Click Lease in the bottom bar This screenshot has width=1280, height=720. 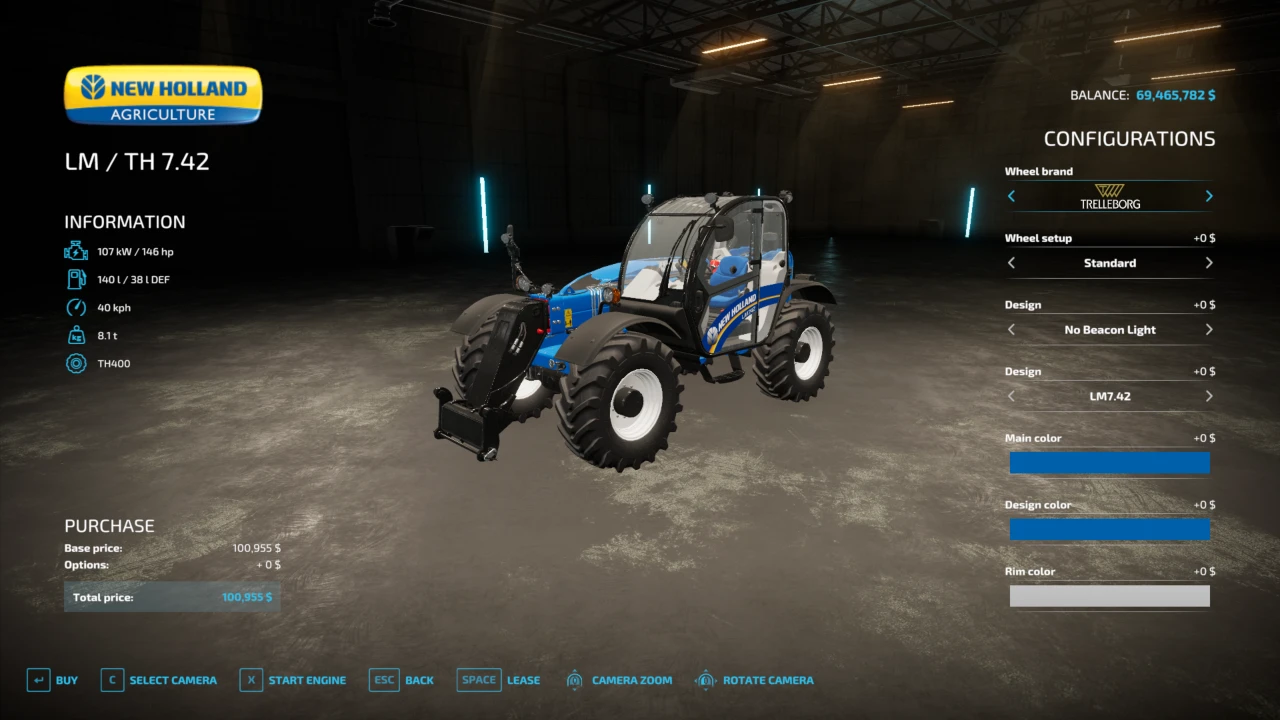pos(524,679)
